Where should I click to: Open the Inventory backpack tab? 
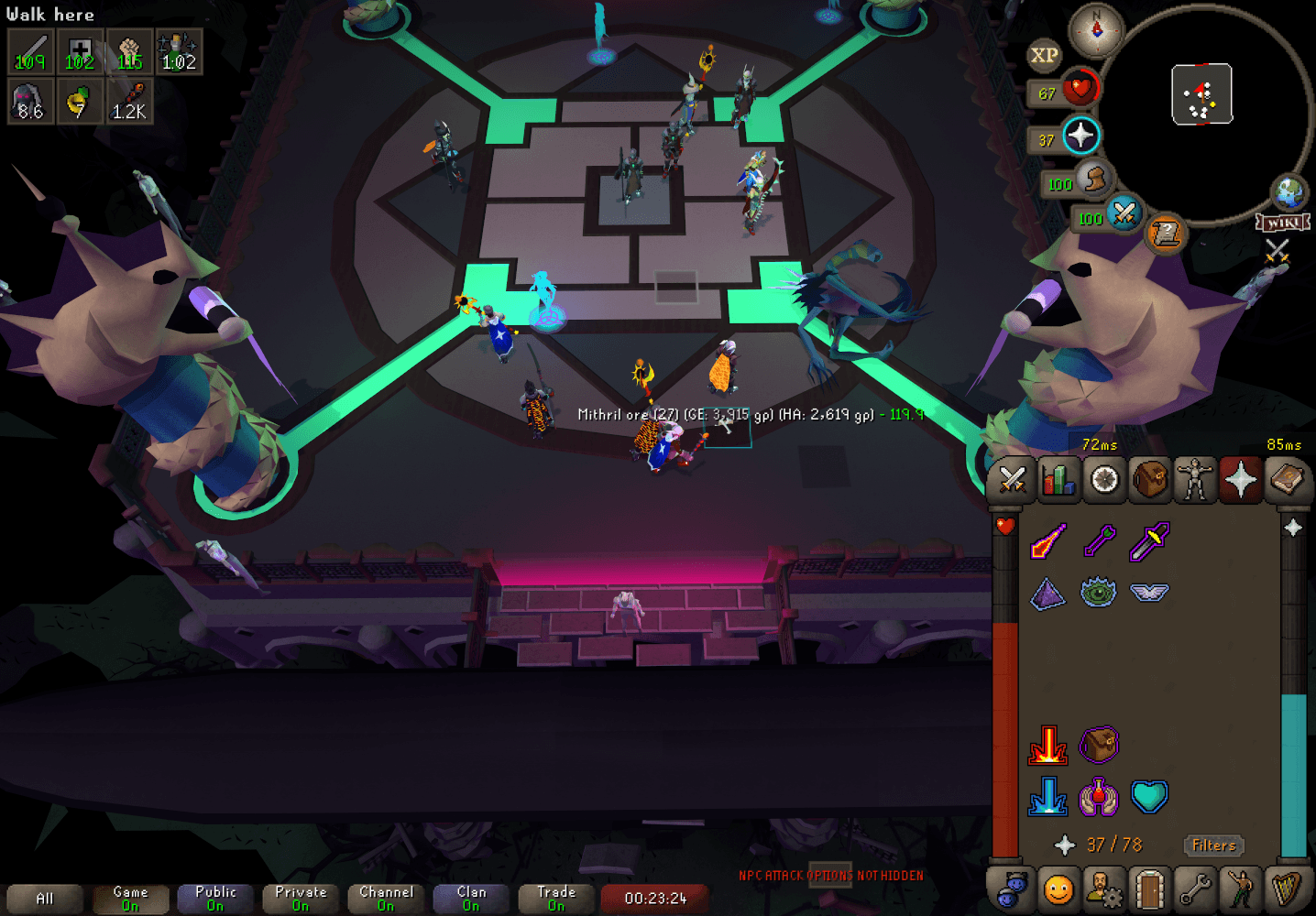coord(1150,479)
